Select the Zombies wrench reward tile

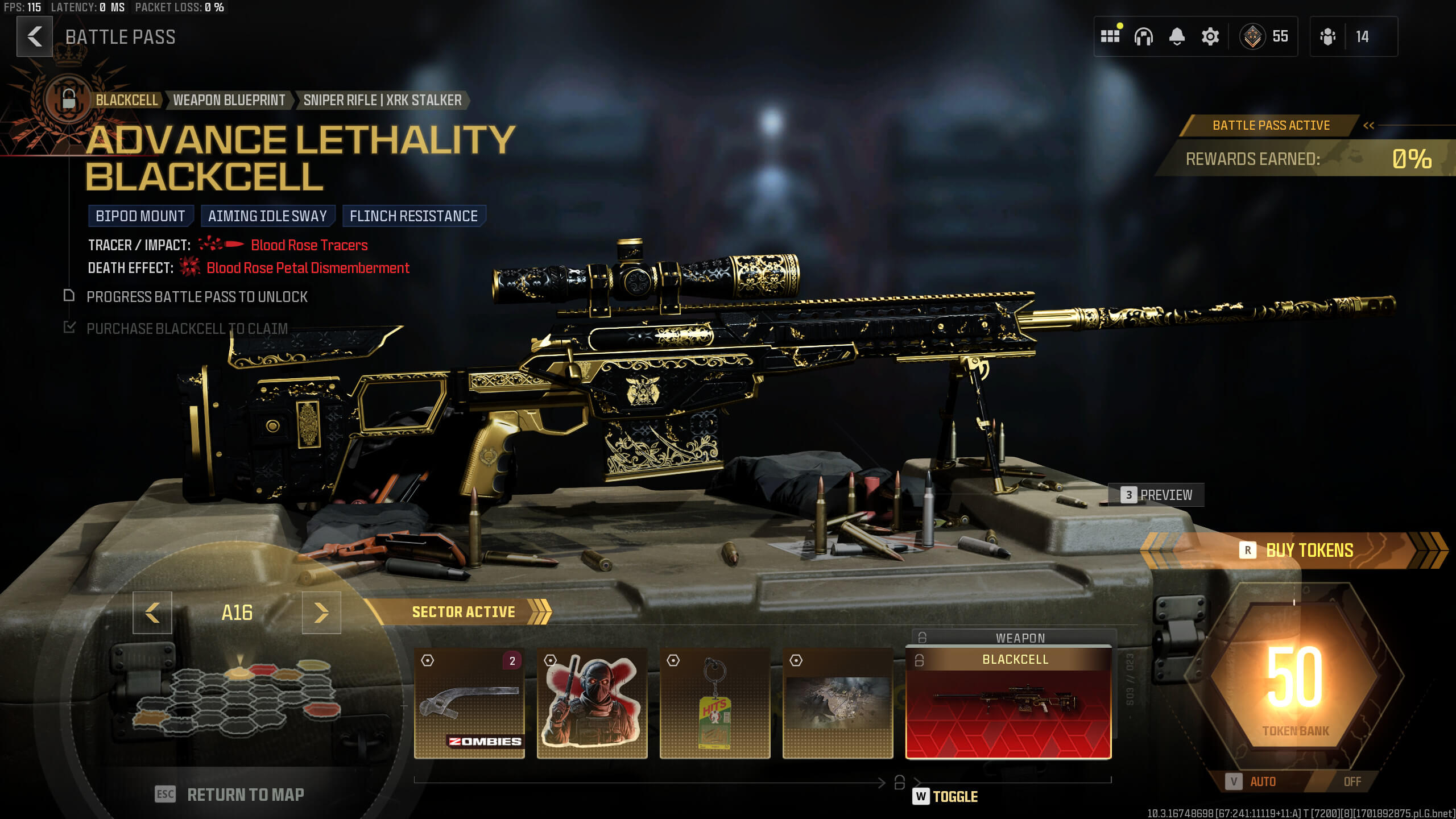[469, 703]
